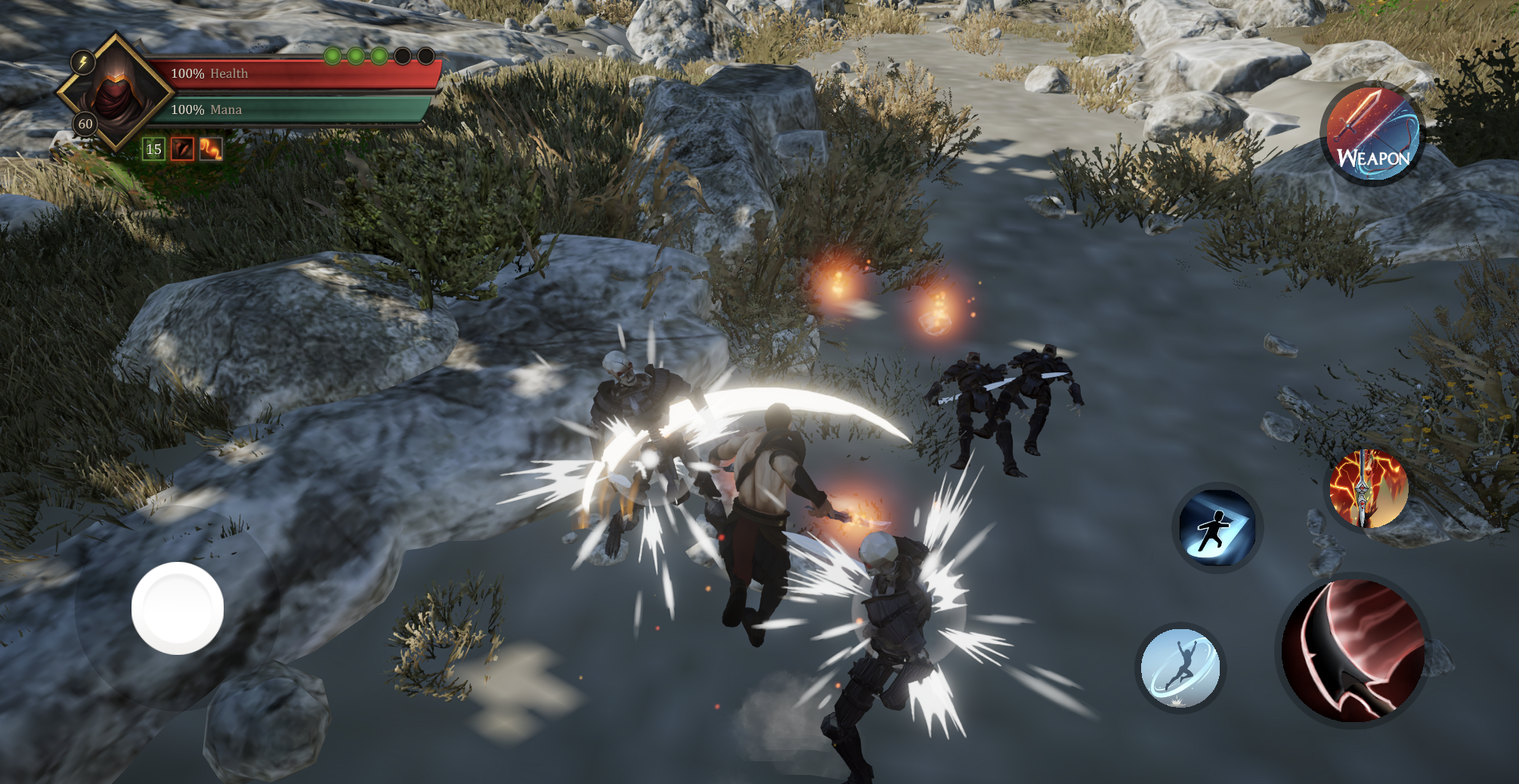Screen dimensions: 1519x784
Task: Inspect the flame buff status icon
Action: pos(211,149)
